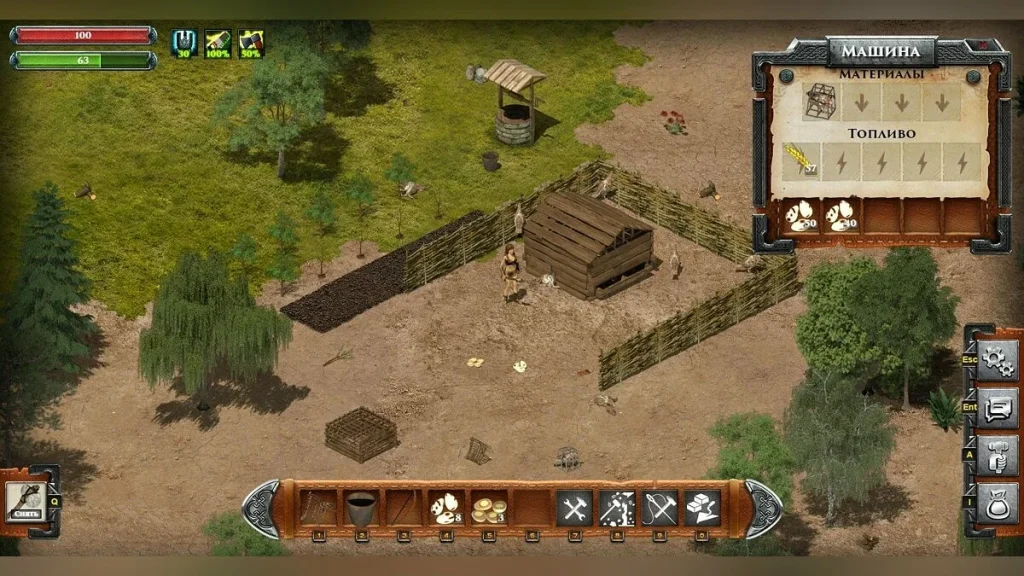Click the Снять staff button
1024x576 pixels.
(x=26, y=502)
